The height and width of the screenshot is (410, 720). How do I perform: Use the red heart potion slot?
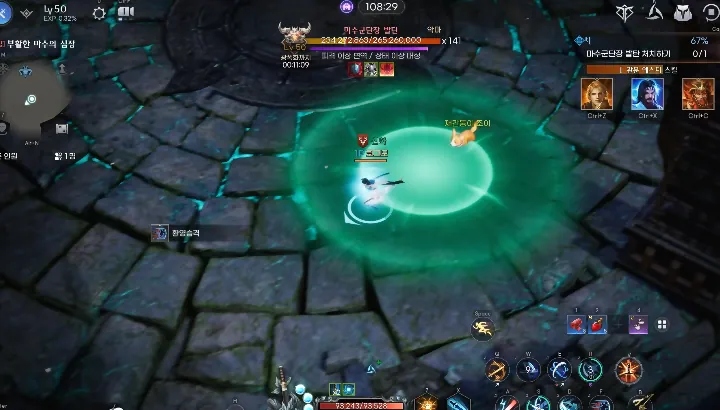tap(577, 324)
